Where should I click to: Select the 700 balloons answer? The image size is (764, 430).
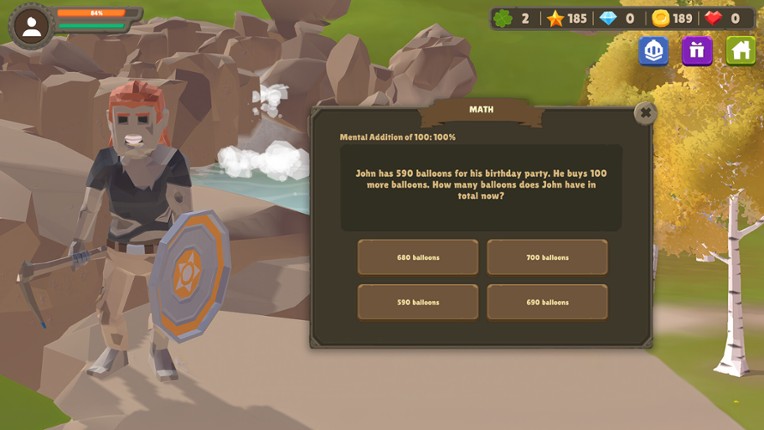[x=547, y=257]
